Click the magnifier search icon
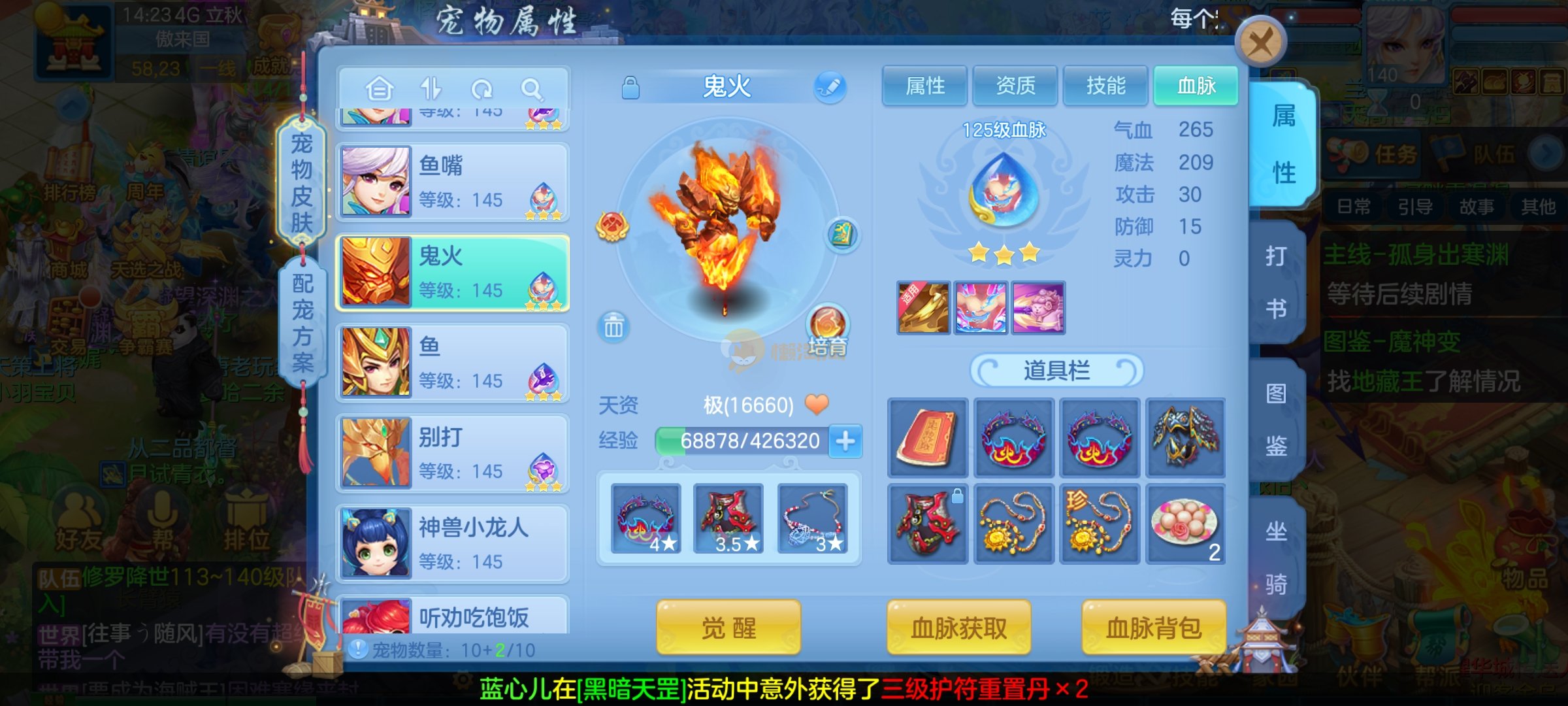 [x=532, y=89]
